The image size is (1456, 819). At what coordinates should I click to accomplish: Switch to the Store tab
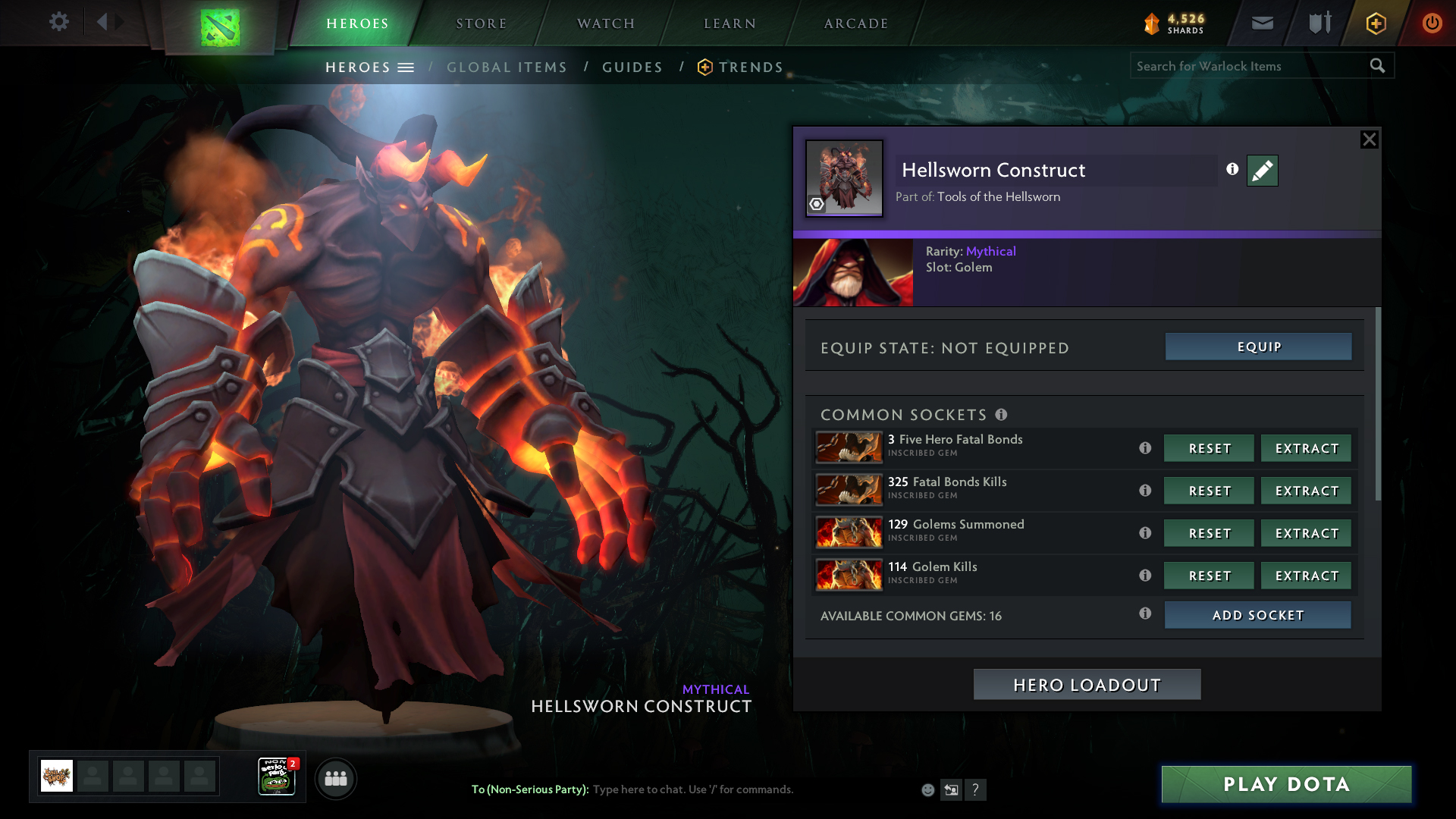click(481, 24)
